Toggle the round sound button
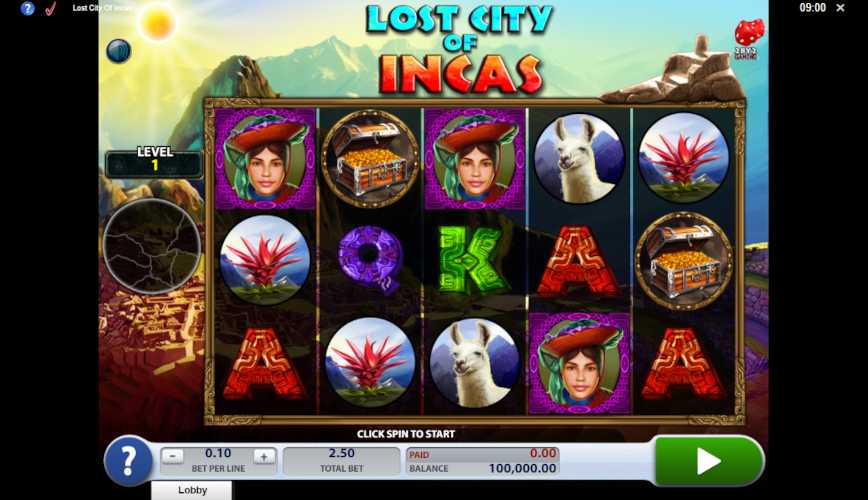The image size is (868, 500). 119,51
